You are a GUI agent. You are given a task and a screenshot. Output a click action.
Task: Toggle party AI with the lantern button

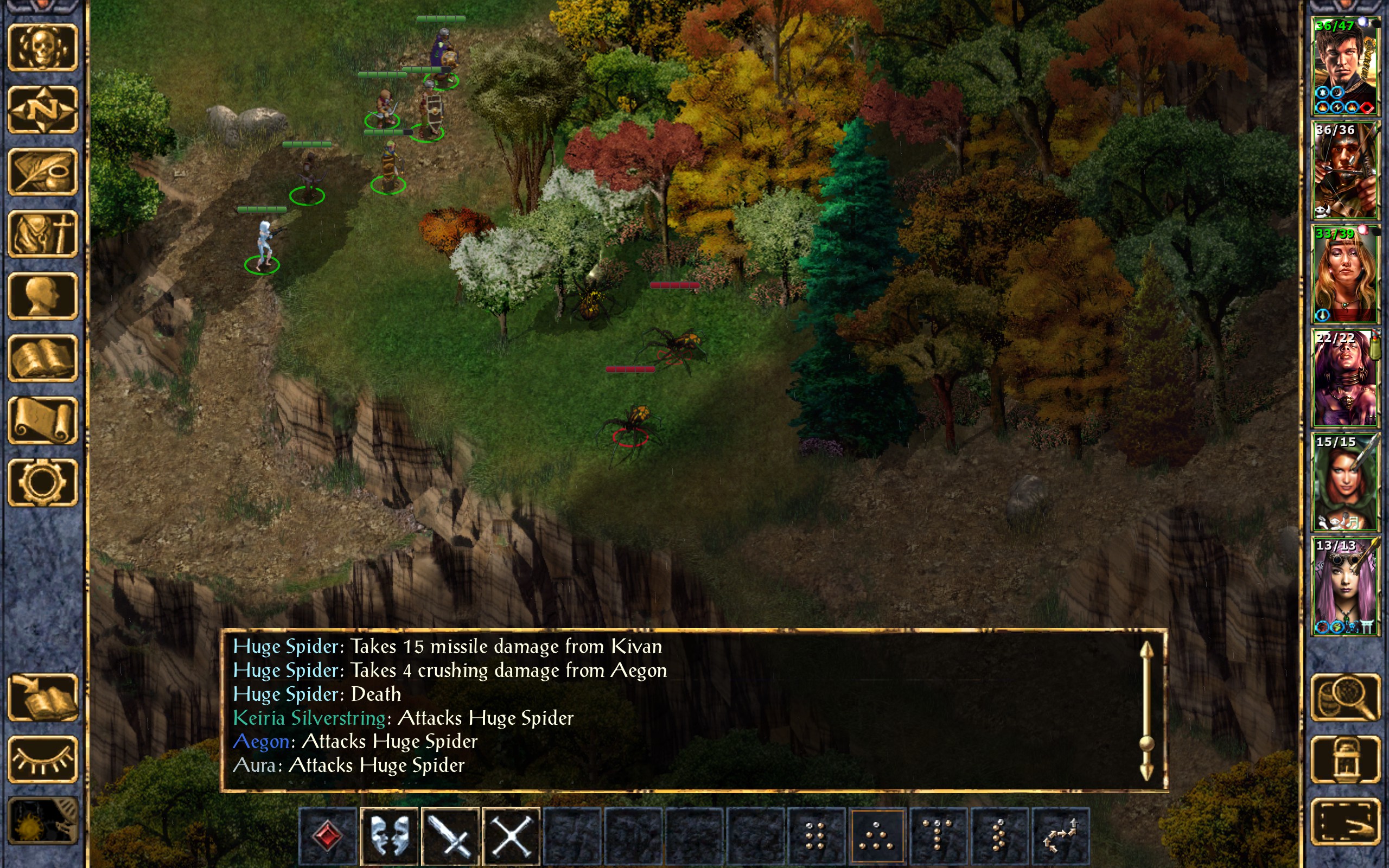(x=1345, y=759)
